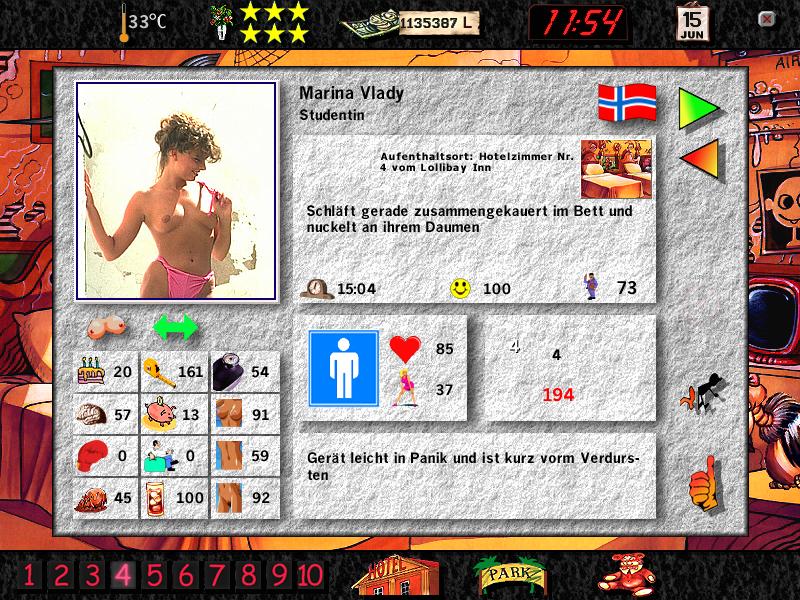Select number 1 in bottom bar

click(29, 574)
